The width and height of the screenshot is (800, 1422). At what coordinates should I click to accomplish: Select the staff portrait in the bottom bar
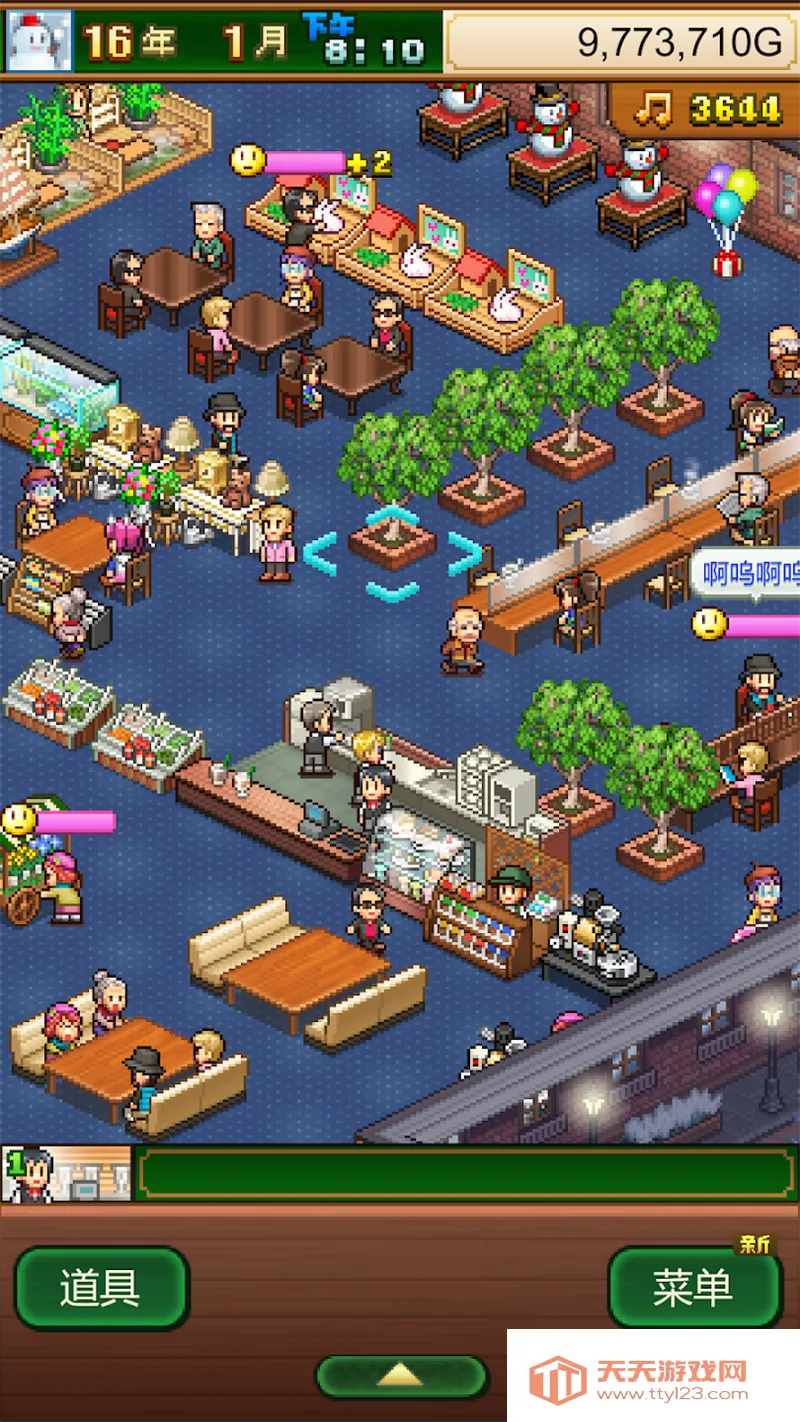(67, 1173)
